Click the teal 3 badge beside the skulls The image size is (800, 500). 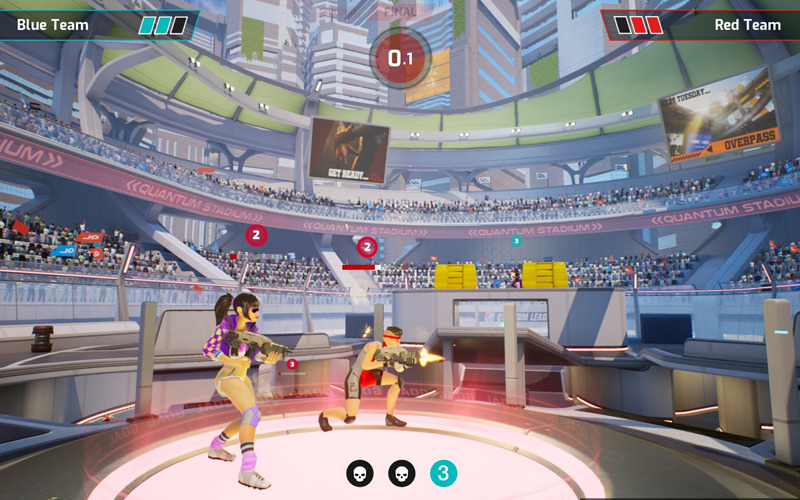(x=444, y=473)
